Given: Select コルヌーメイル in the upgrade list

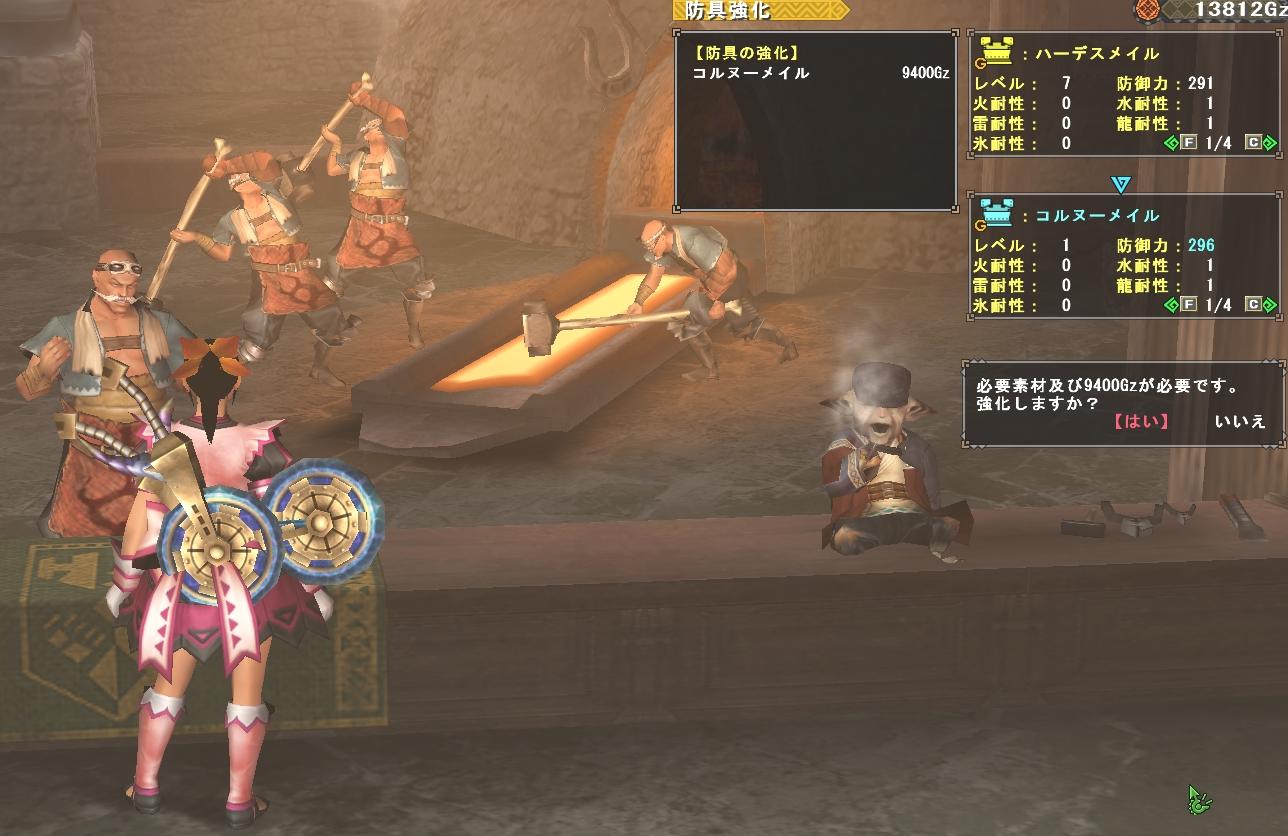Looking at the screenshot, I should click(751, 73).
